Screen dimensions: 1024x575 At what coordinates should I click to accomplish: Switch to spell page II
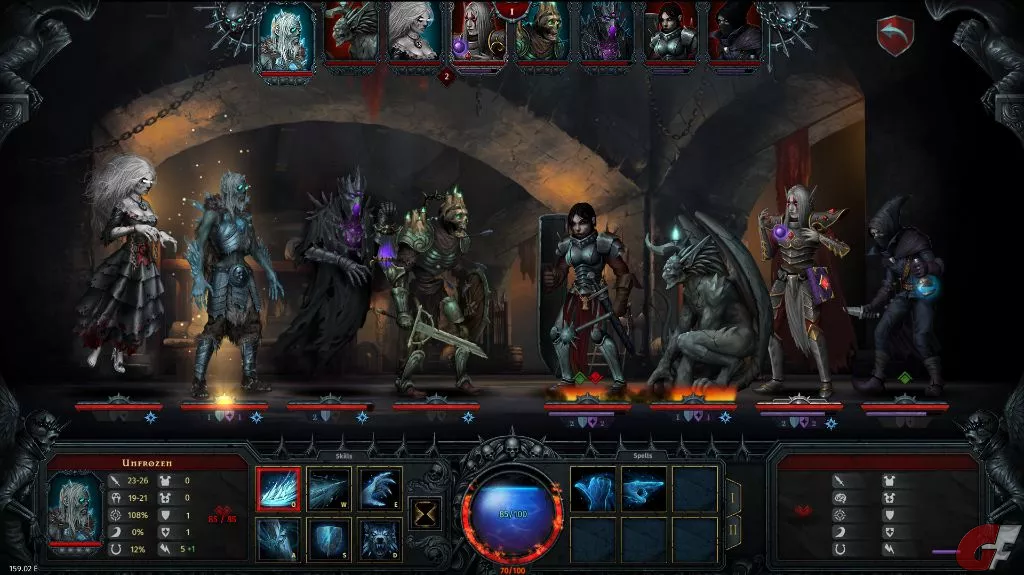pos(733,528)
